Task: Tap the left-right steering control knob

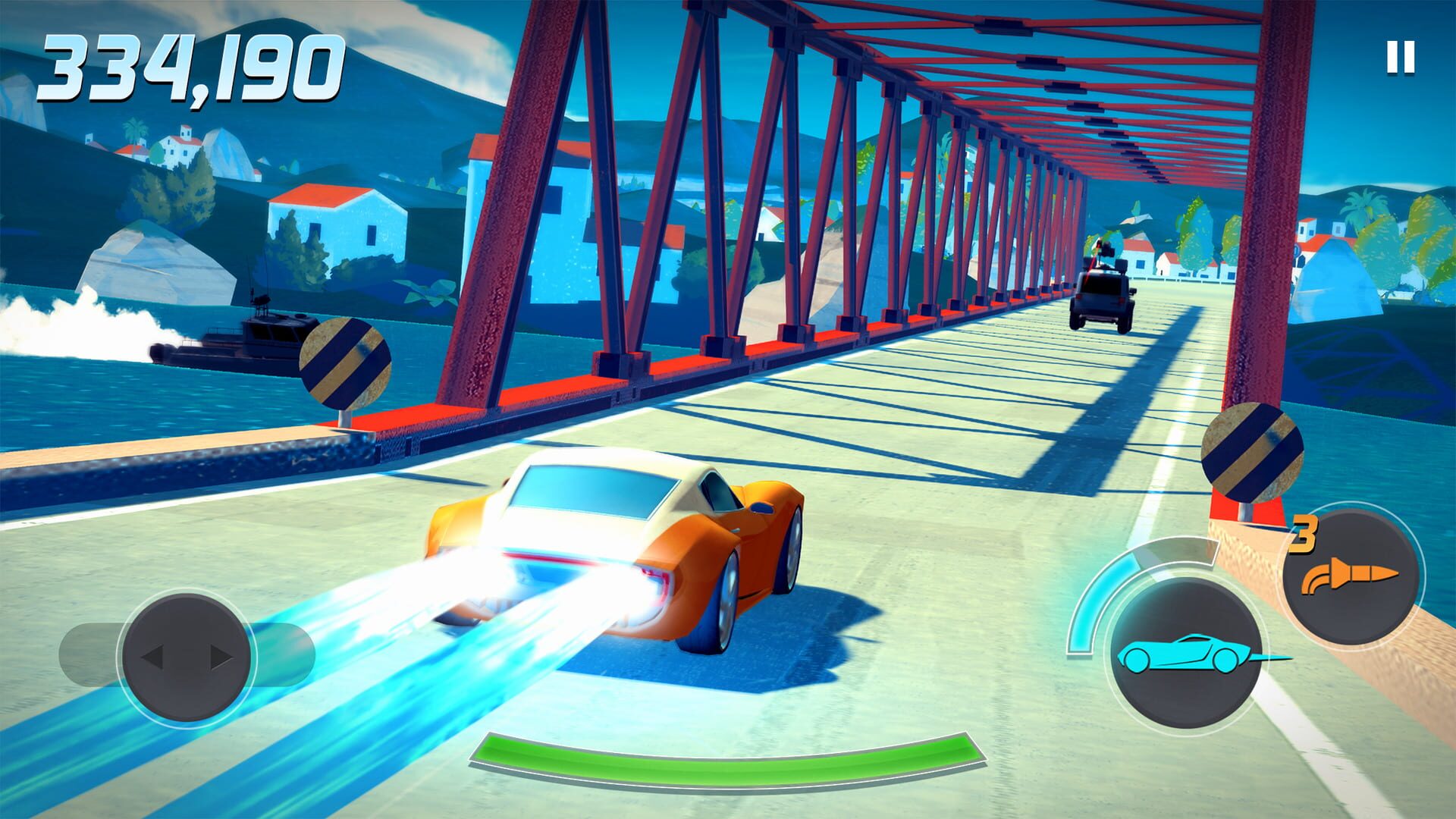Action: (186, 657)
